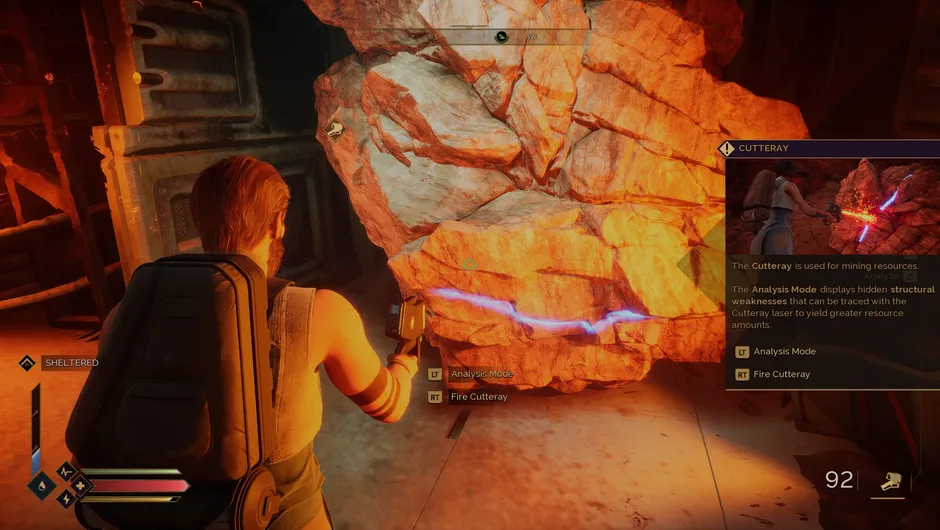This screenshot has height=530, width=940.
Task: Click the compass bar marker icon
Action: pos(501,37)
